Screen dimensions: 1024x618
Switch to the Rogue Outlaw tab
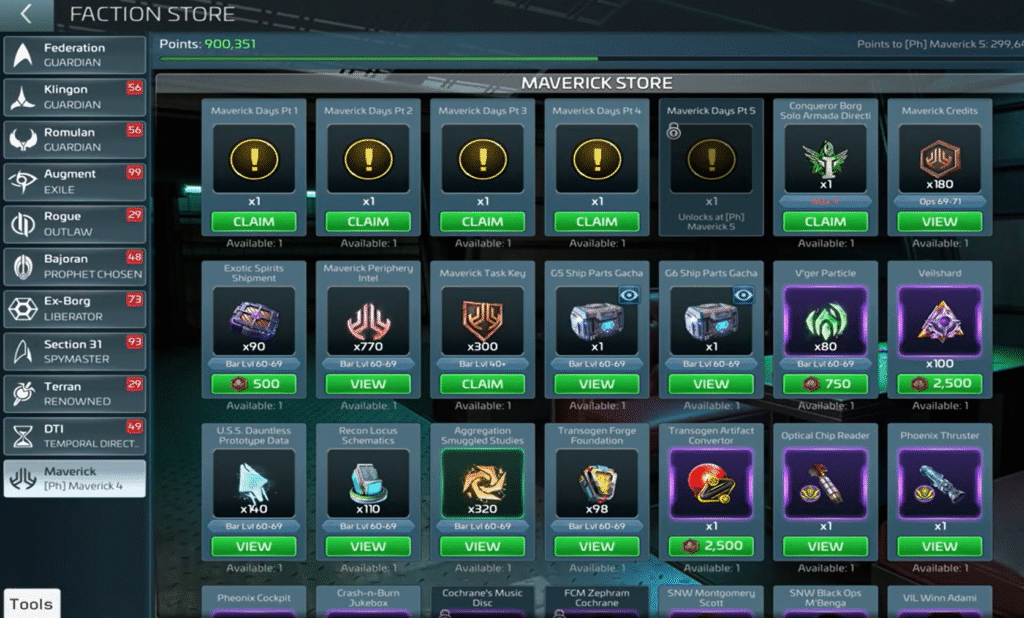[75, 223]
